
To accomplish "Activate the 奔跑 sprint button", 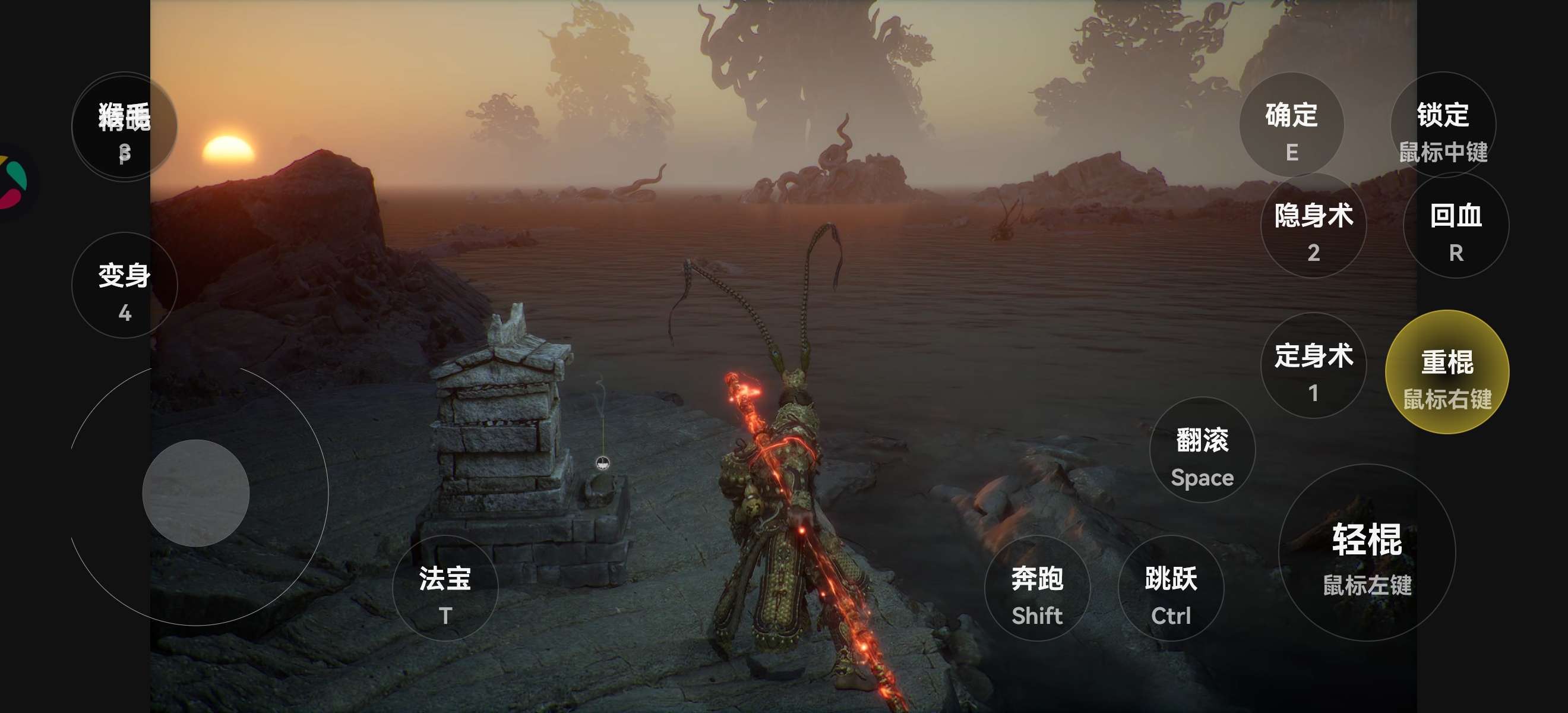I will point(1036,588).
